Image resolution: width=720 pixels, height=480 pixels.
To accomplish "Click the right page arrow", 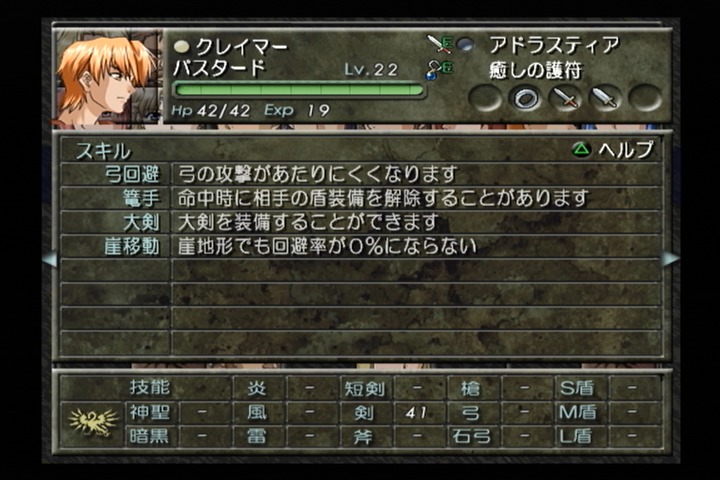I will pyautogui.click(x=670, y=259).
